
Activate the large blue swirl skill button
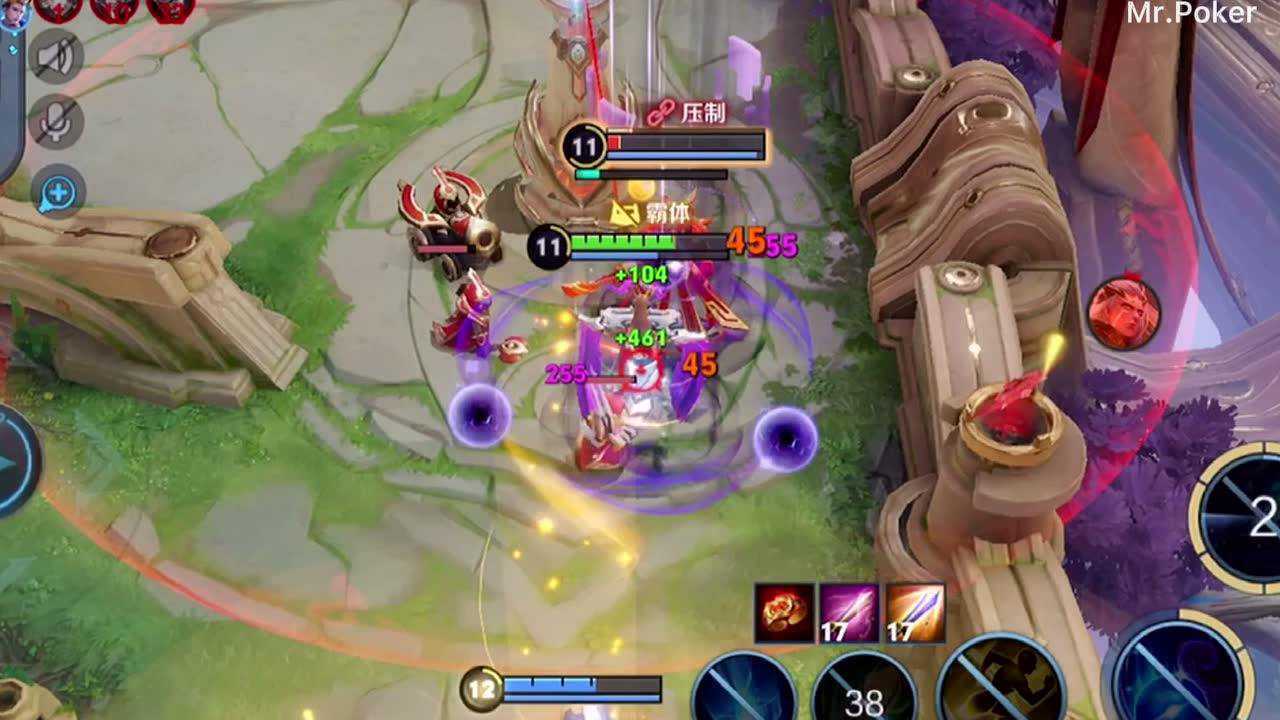pos(1184,672)
